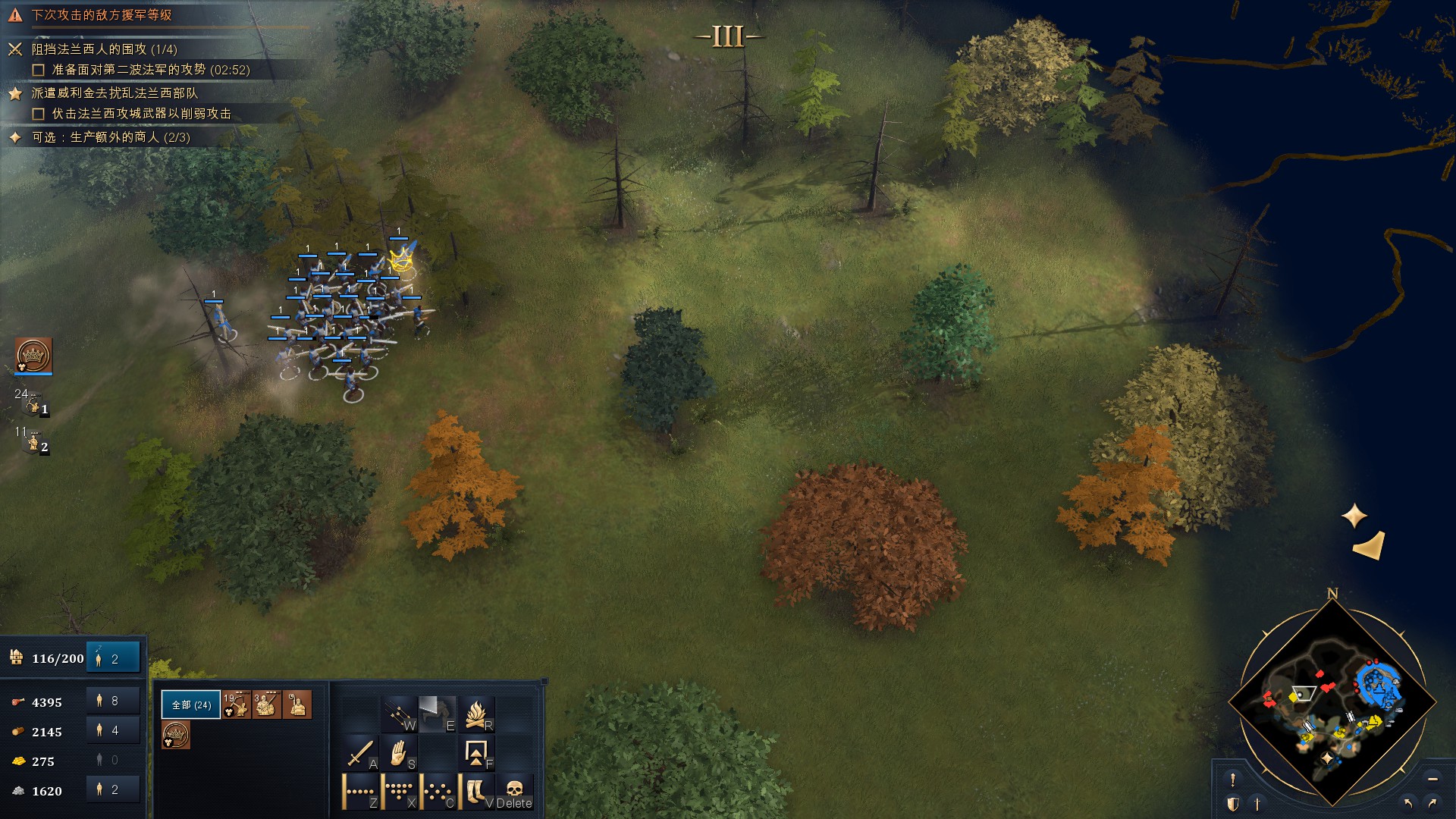Issue the sword attack-move command
The image size is (1456, 819).
360,753
